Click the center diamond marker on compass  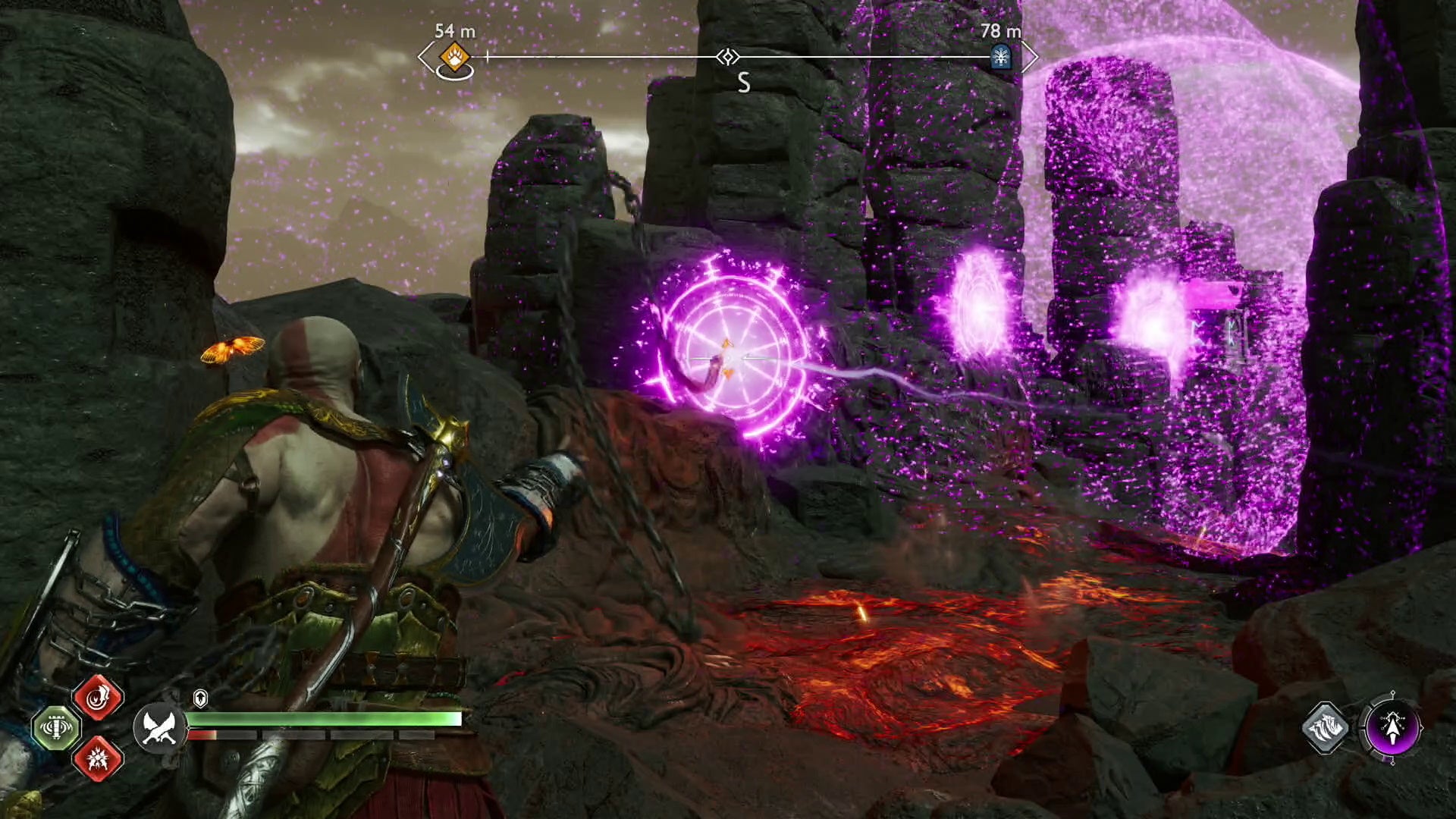[728, 57]
